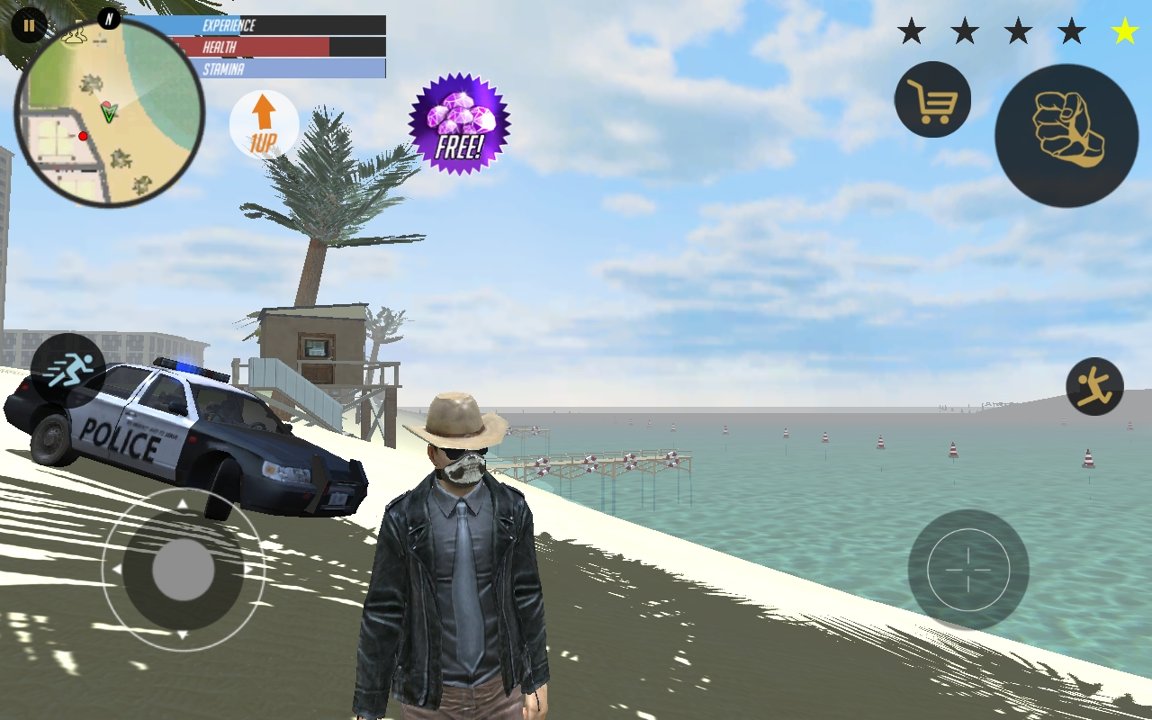Hit the kick action button
Image resolution: width=1152 pixels, height=720 pixels.
tap(1094, 386)
